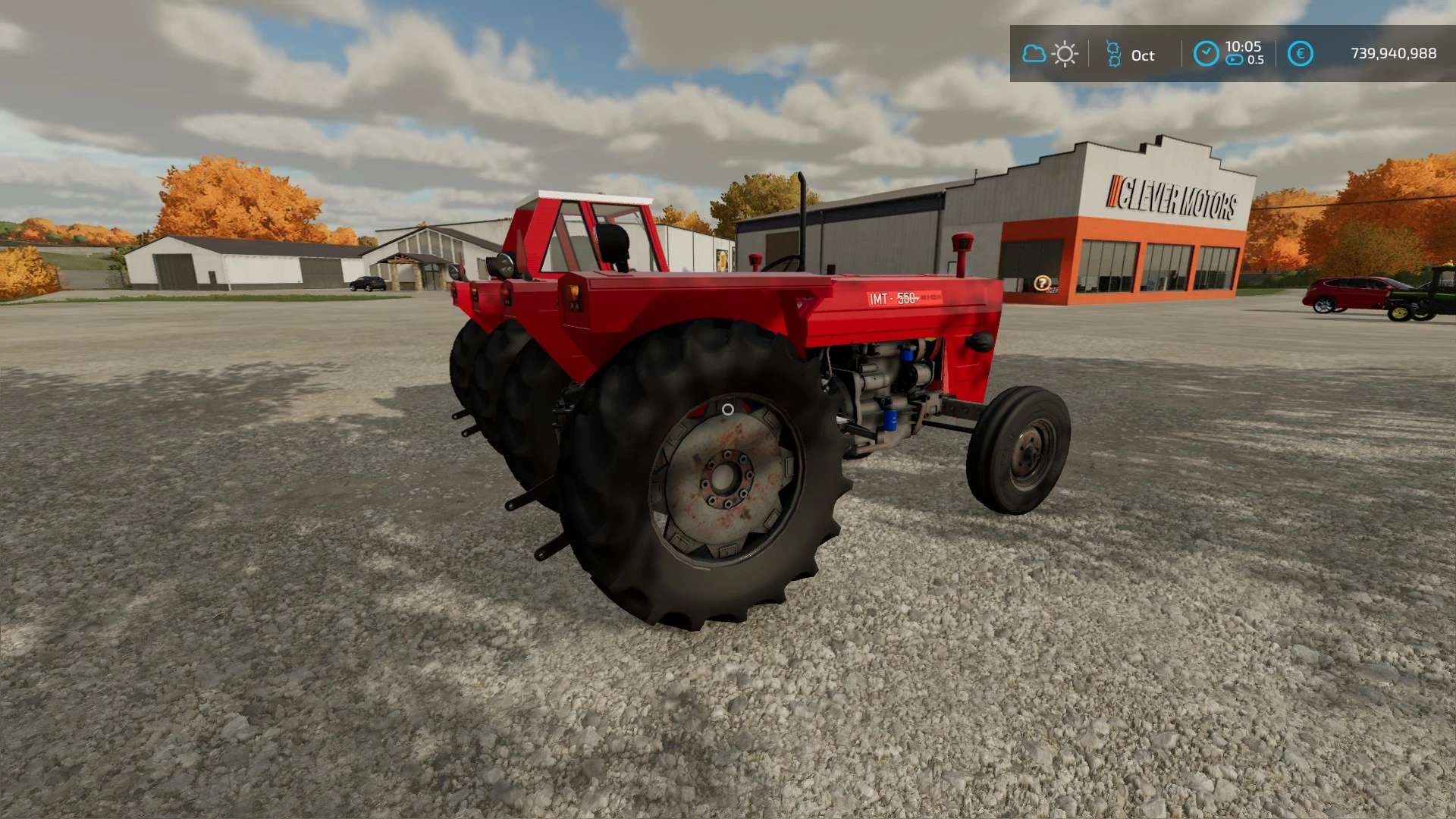The image size is (1456, 819).
Task: Click the euro money icon
Action: pyautogui.click(x=1300, y=54)
